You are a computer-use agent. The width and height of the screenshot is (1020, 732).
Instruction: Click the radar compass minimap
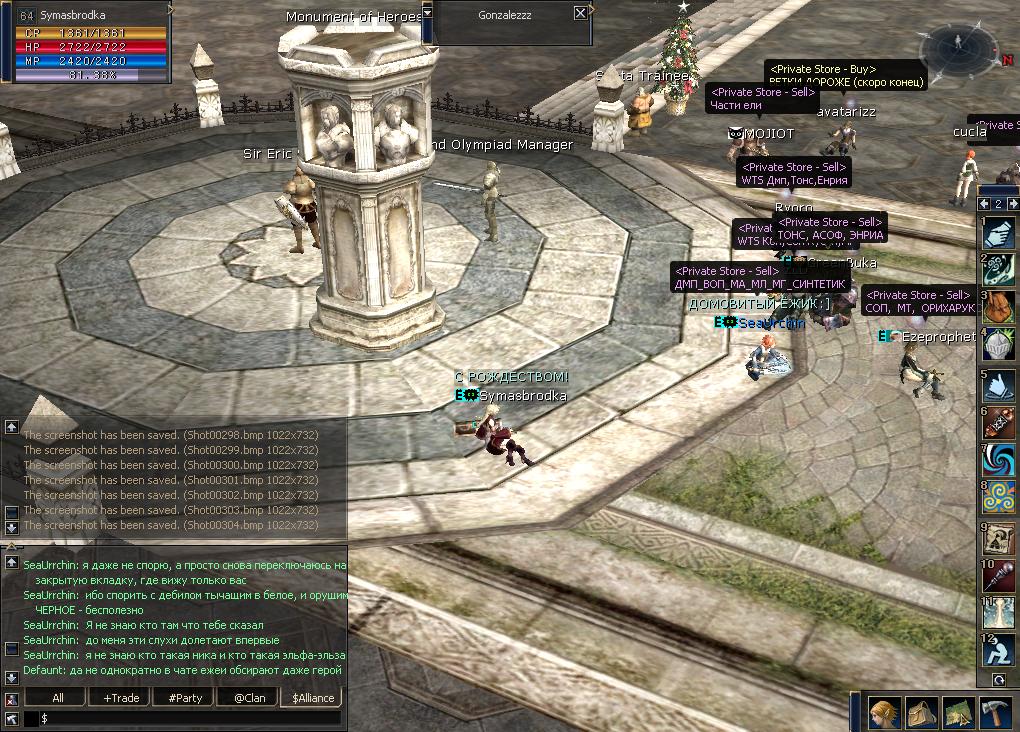pos(957,47)
